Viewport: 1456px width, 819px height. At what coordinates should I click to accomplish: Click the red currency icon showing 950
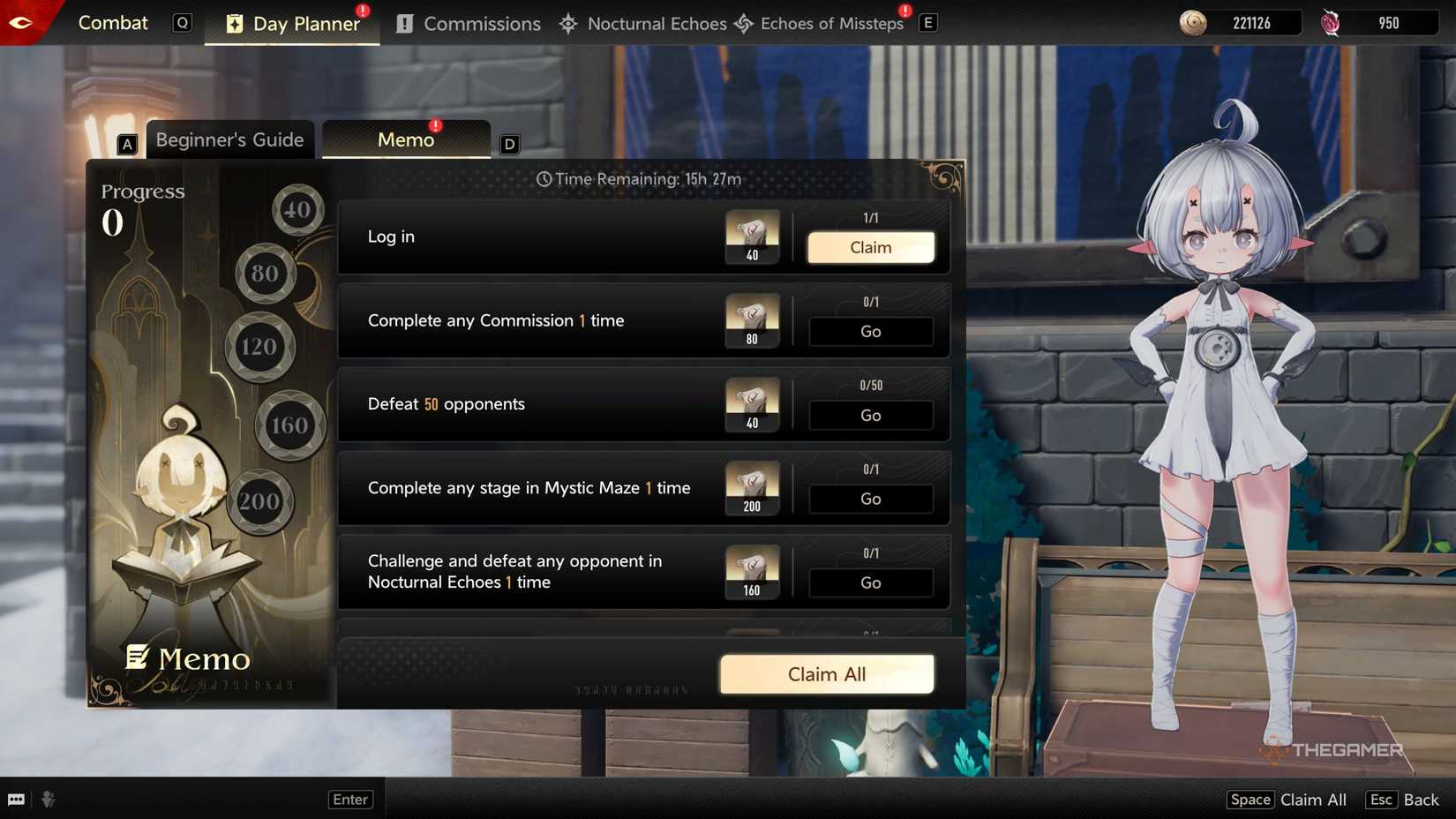tap(1332, 22)
